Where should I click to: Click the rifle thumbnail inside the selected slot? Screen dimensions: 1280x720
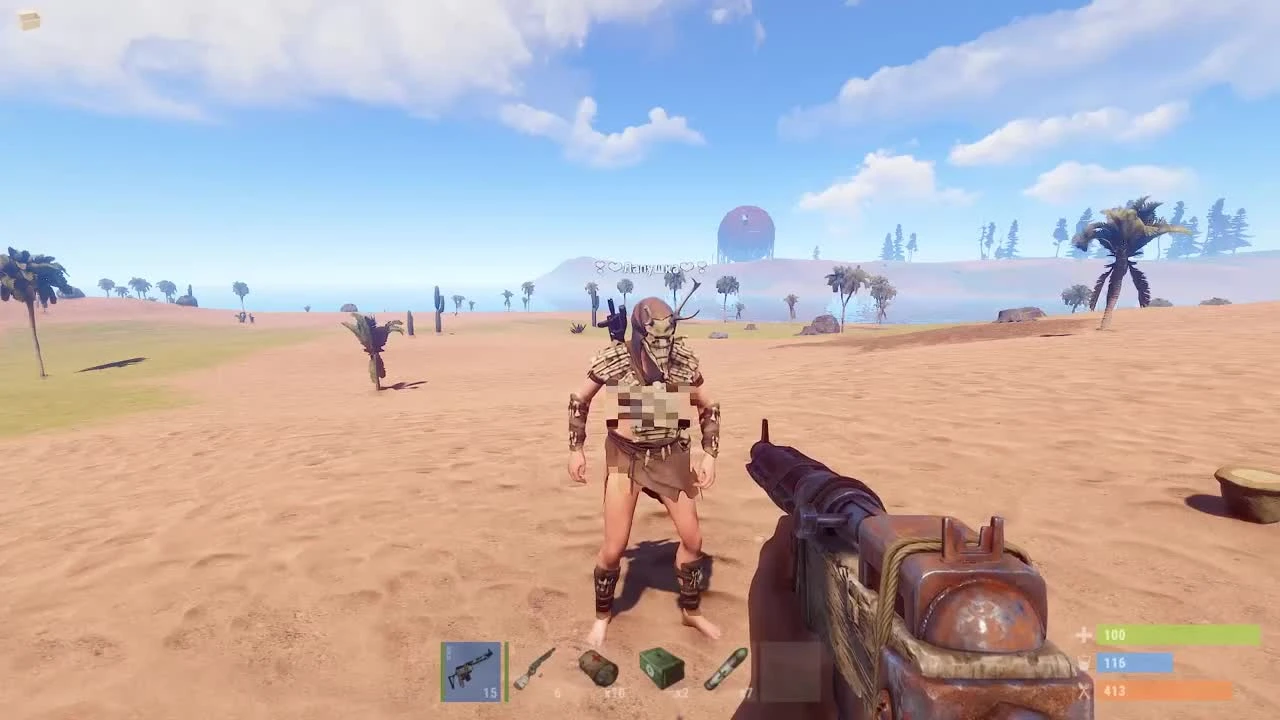471,671
